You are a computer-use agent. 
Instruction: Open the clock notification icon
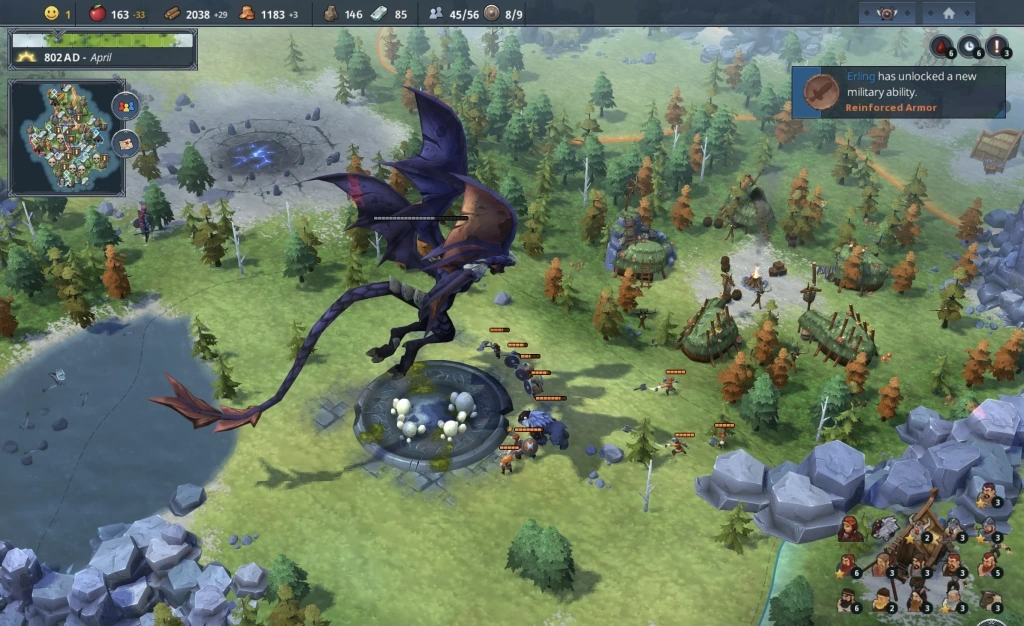pyautogui.click(x=970, y=46)
